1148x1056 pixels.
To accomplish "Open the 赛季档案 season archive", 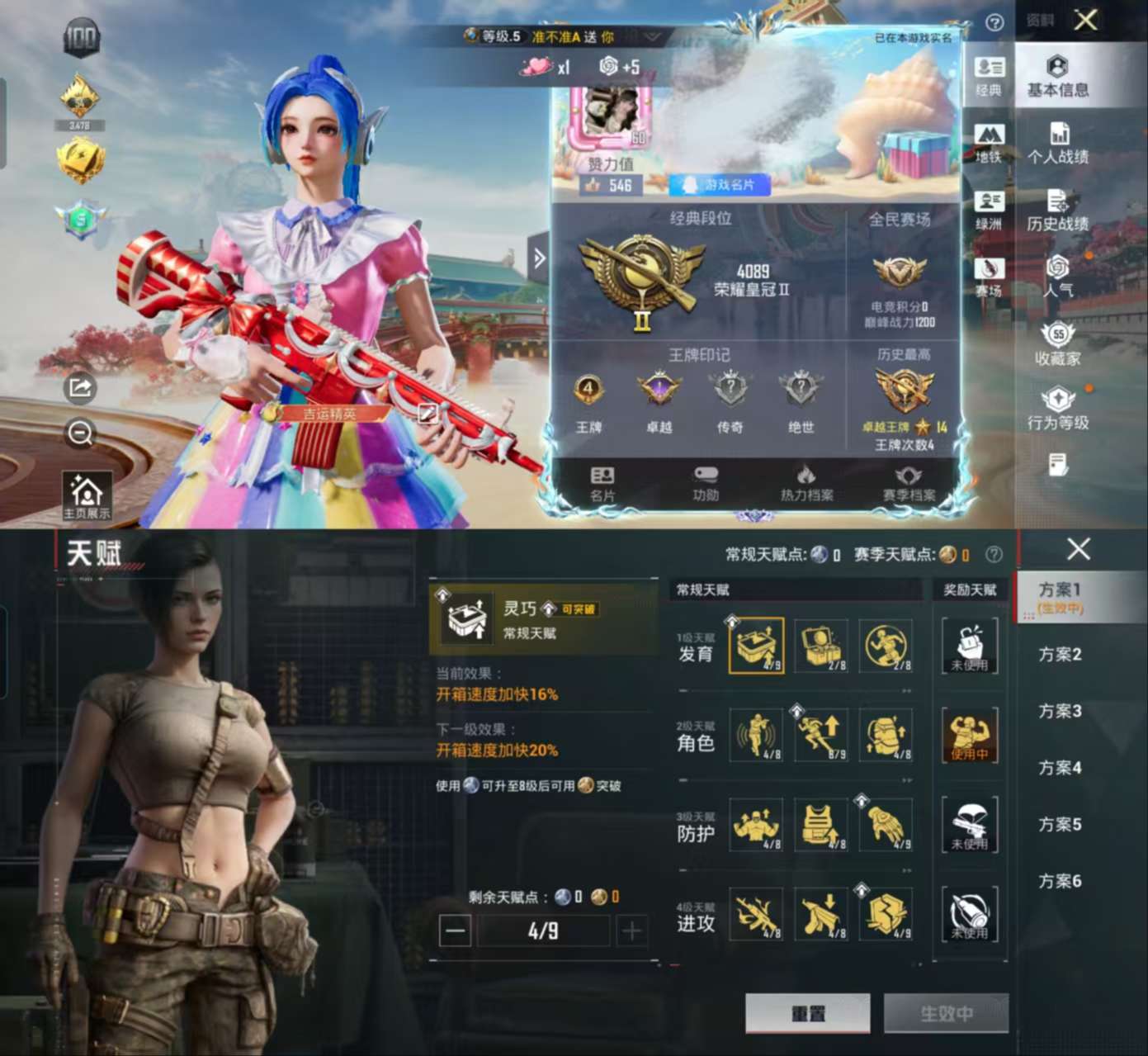I will (909, 484).
